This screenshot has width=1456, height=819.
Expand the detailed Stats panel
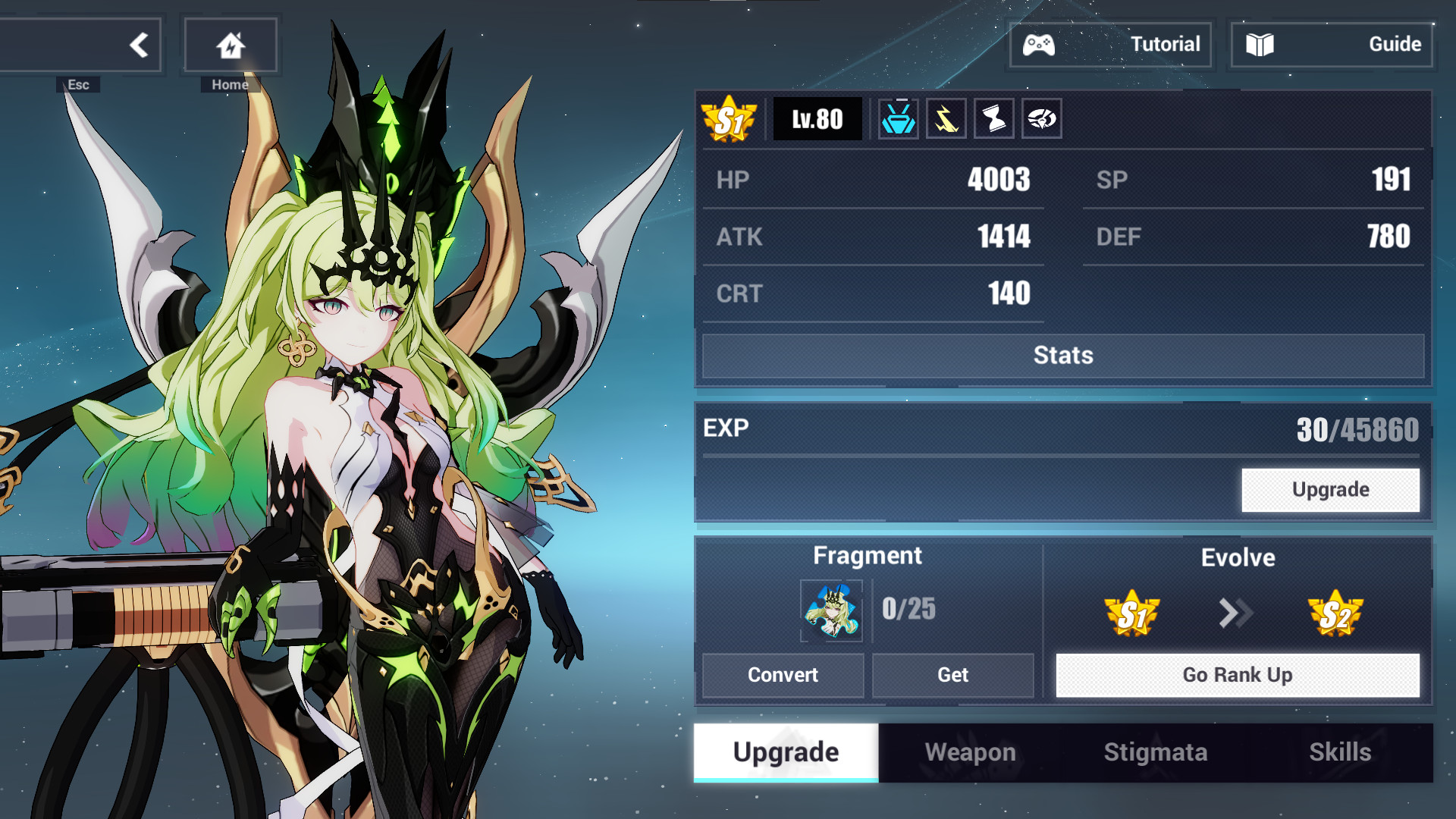point(1063,355)
